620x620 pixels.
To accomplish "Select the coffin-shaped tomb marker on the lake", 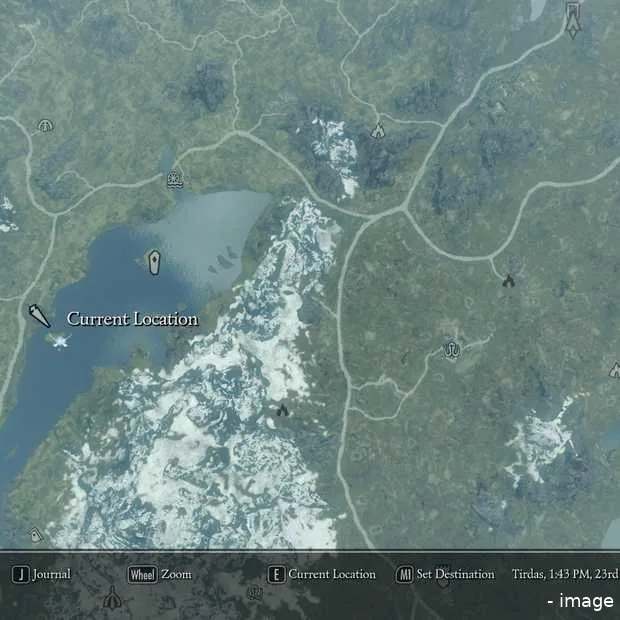I will [154, 262].
